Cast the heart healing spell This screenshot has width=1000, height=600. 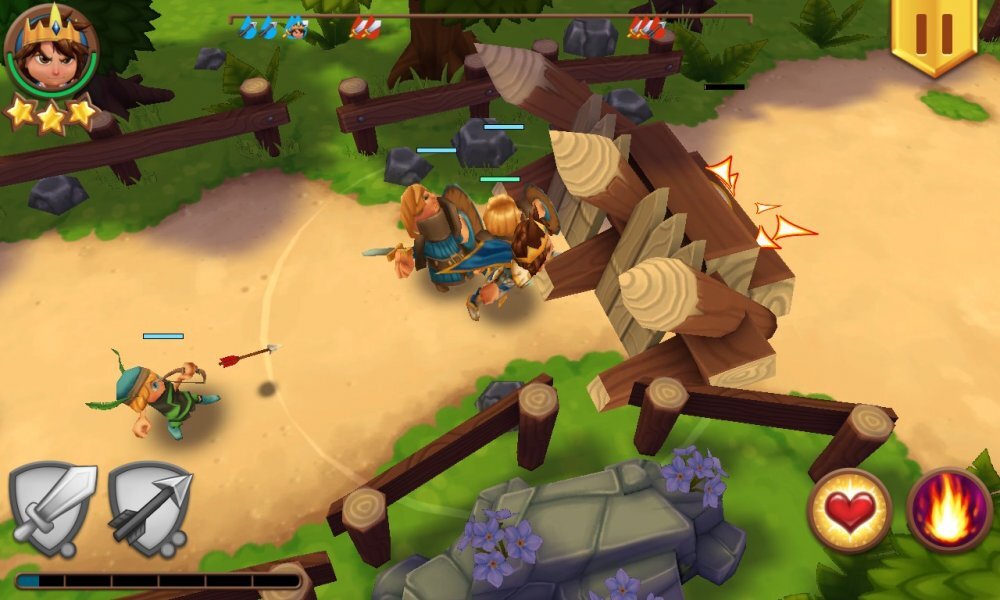(x=849, y=511)
